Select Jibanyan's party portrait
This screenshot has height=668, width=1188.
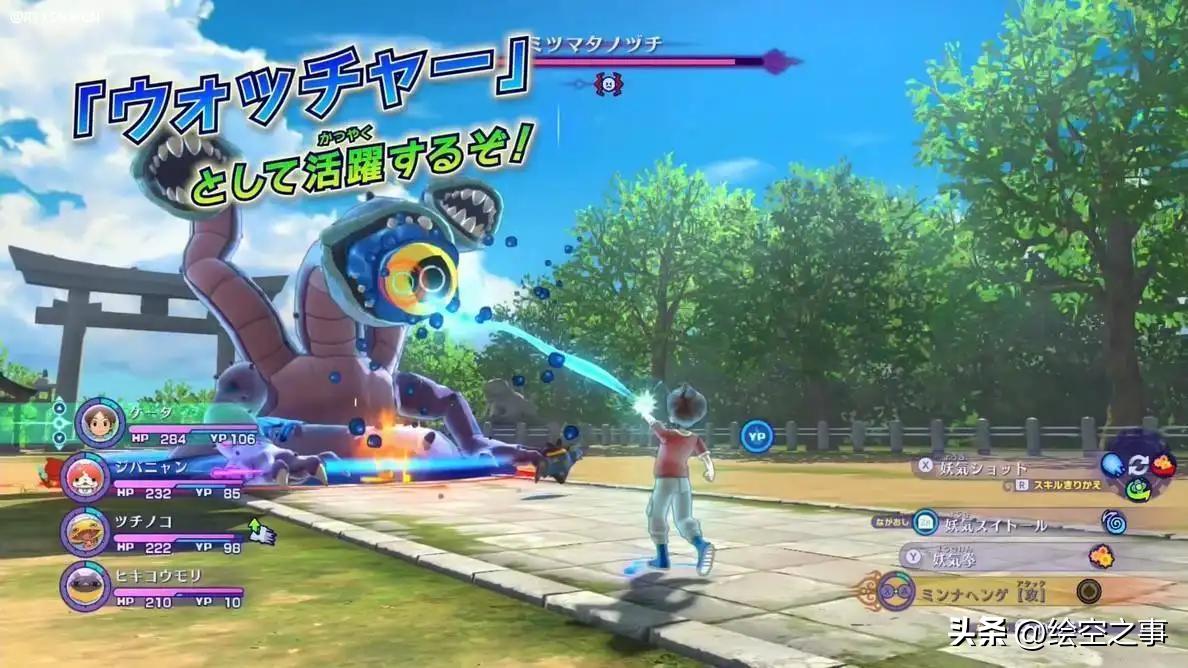point(86,476)
